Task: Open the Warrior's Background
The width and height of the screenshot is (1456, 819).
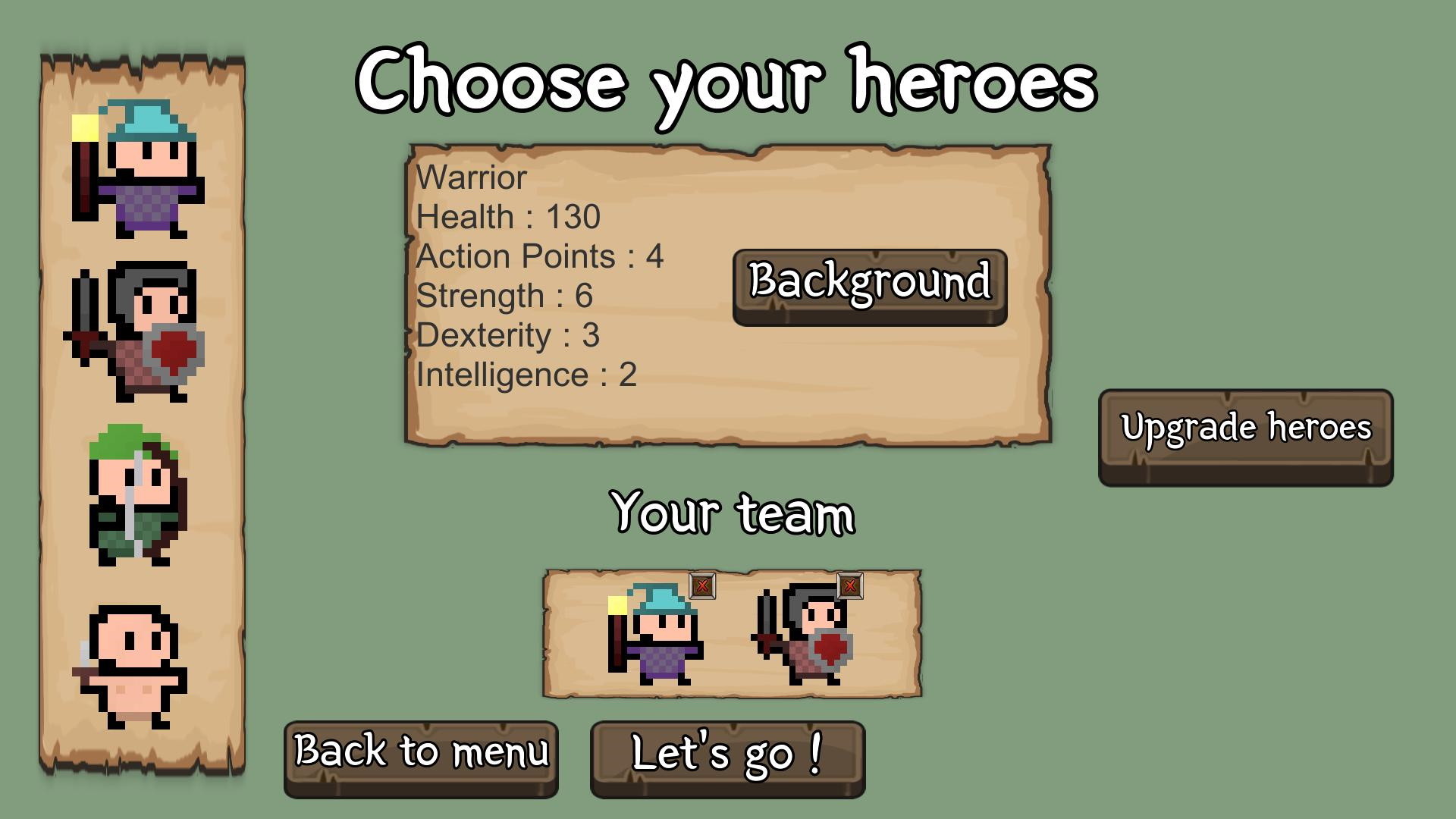Action: point(869,286)
